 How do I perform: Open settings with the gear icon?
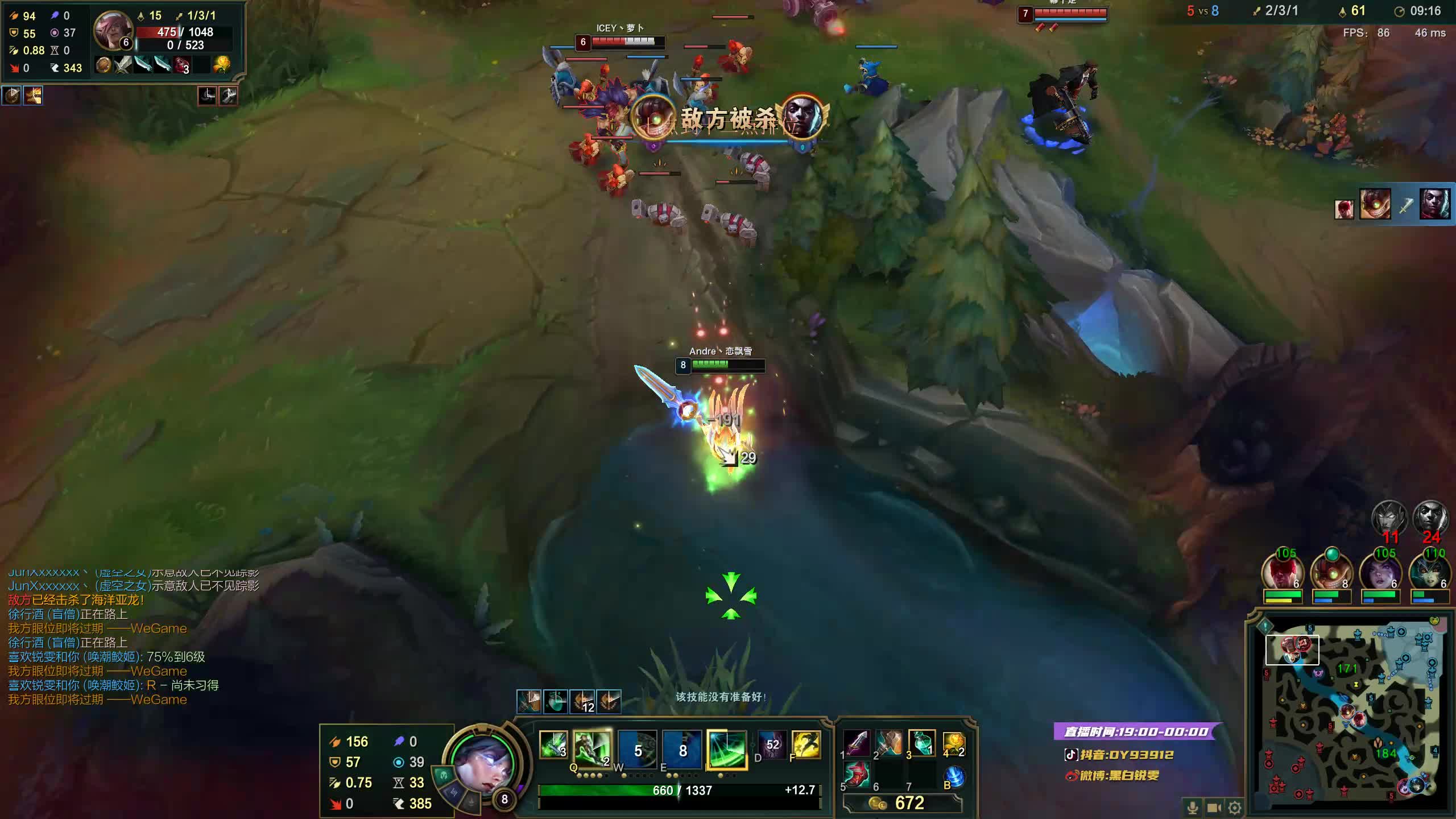1234,808
